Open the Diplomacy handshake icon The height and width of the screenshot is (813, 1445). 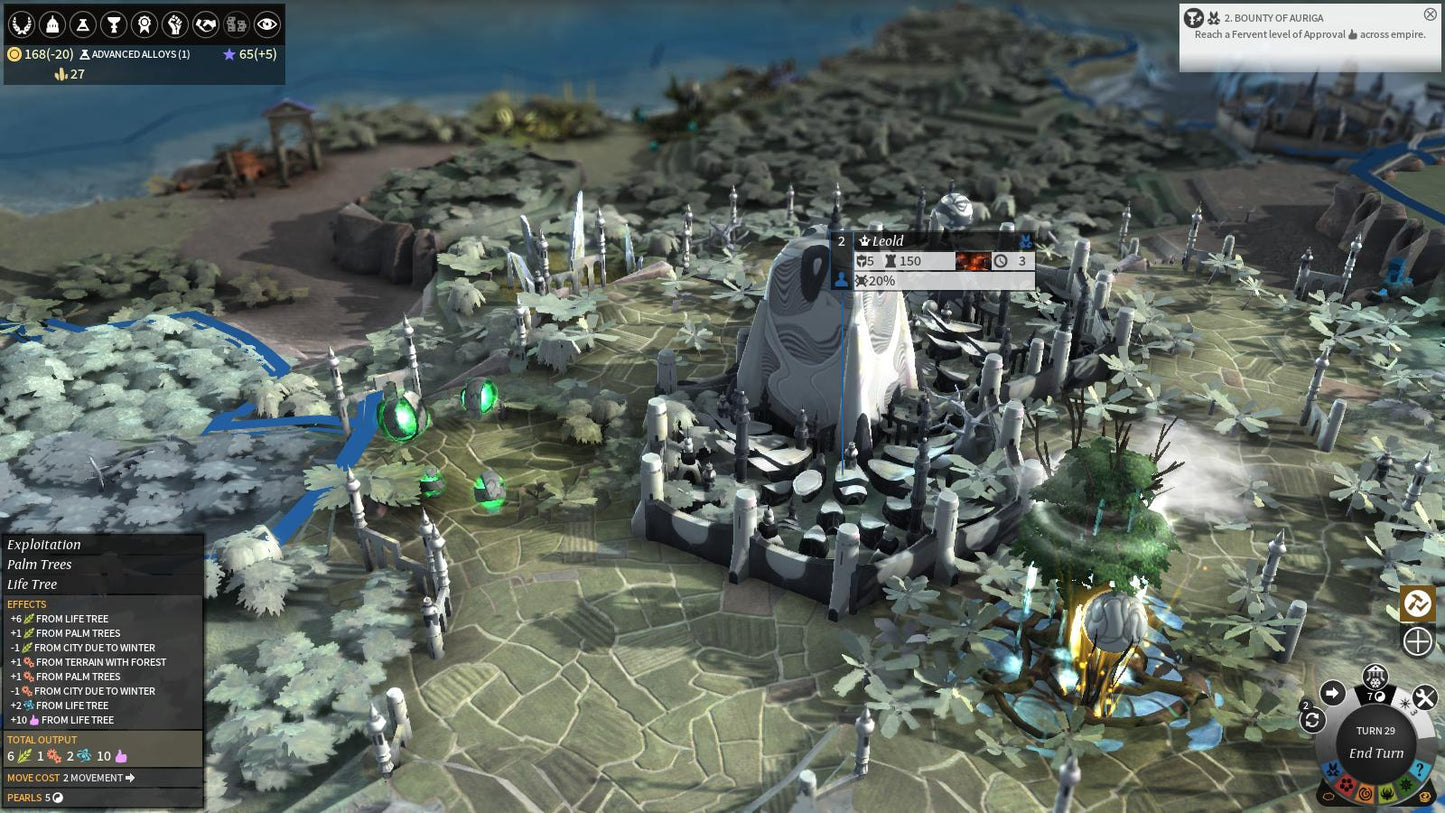(x=206, y=24)
